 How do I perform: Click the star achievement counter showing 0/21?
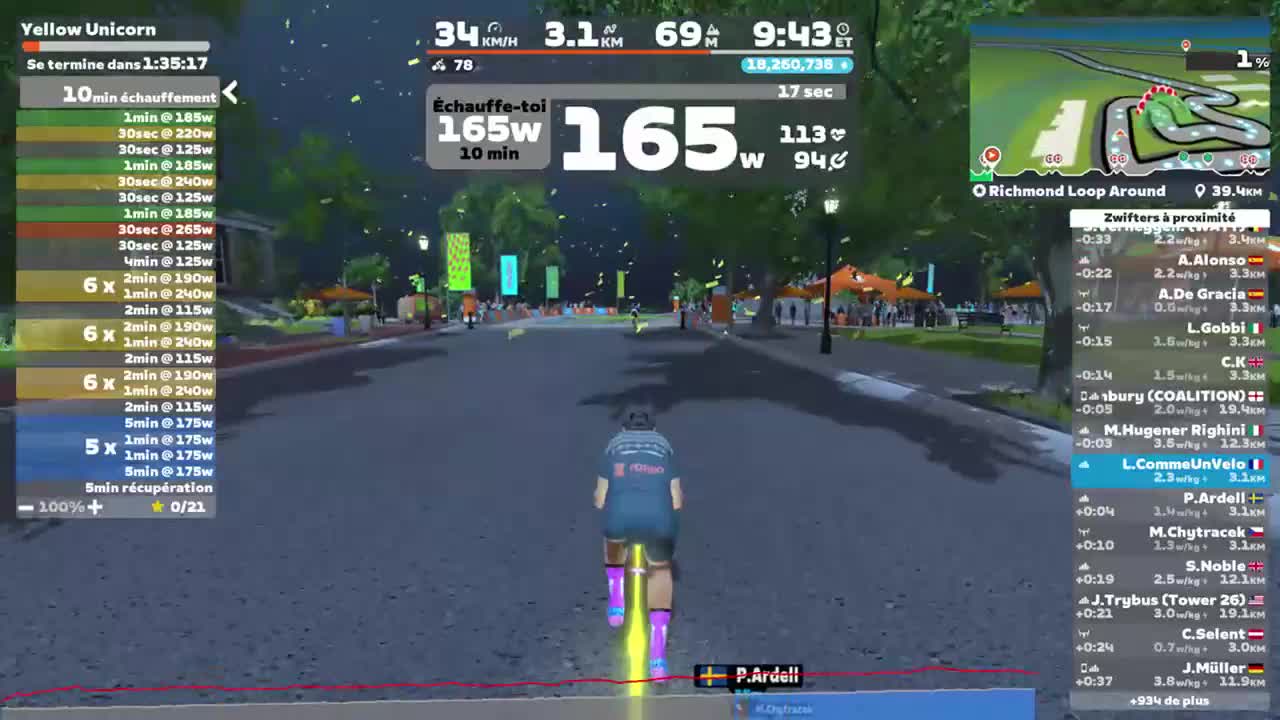click(x=180, y=507)
